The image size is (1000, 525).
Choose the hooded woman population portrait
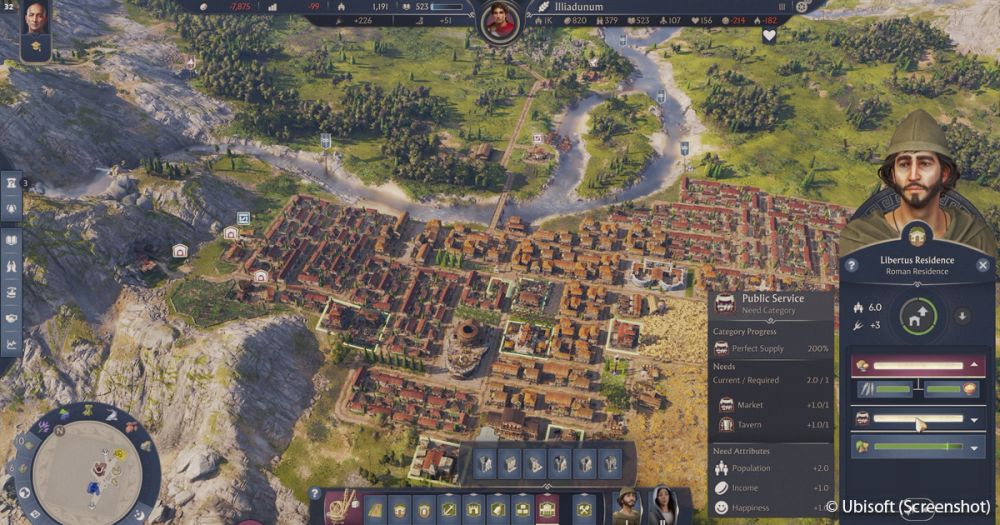[x=663, y=506]
